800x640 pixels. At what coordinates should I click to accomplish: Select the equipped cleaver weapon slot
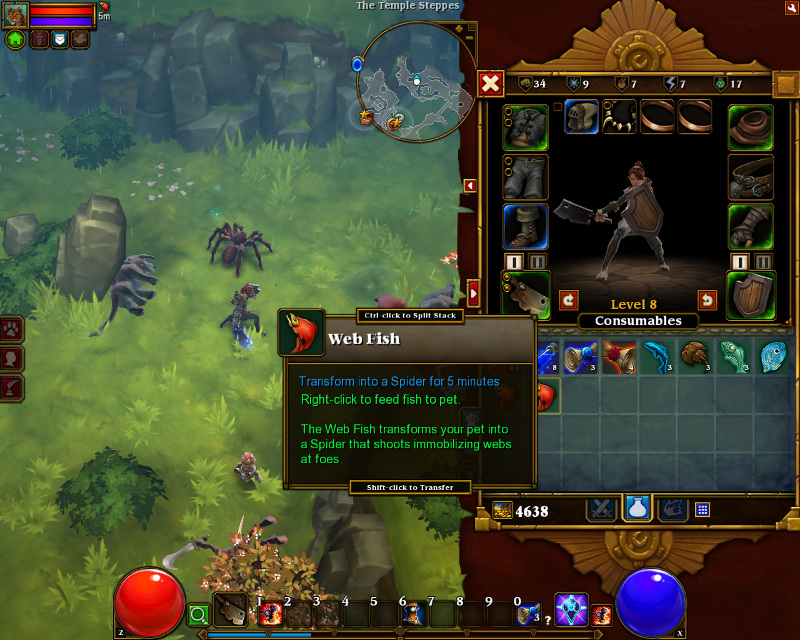525,295
